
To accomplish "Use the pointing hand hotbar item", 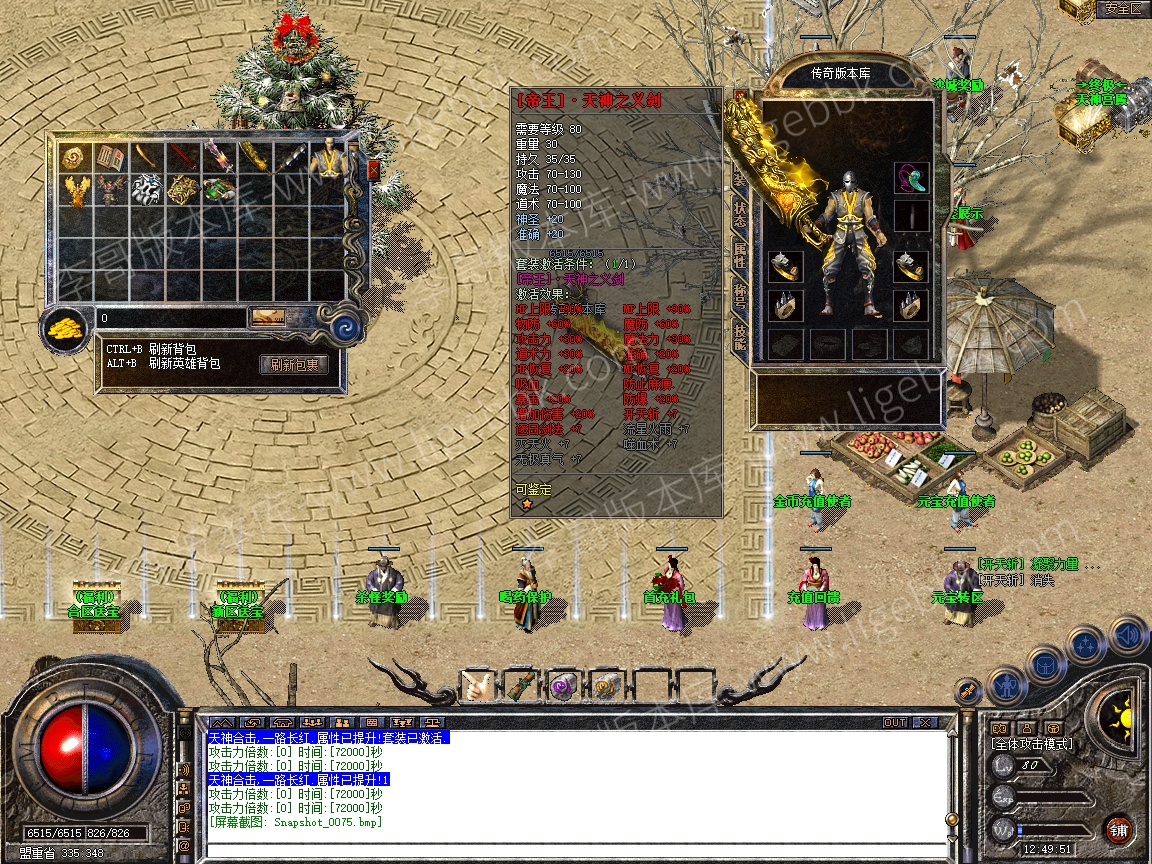I will pos(476,686).
